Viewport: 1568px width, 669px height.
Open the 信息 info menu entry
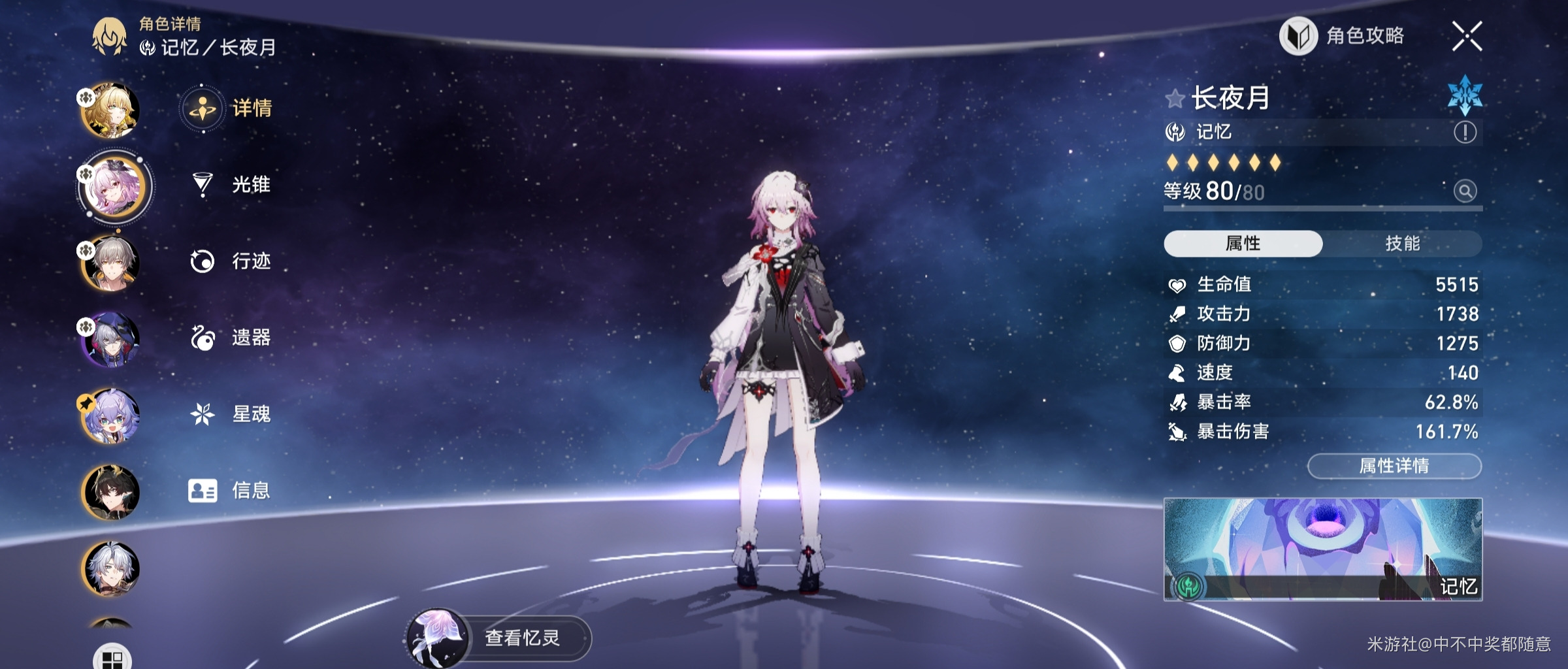click(x=230, y=490)
